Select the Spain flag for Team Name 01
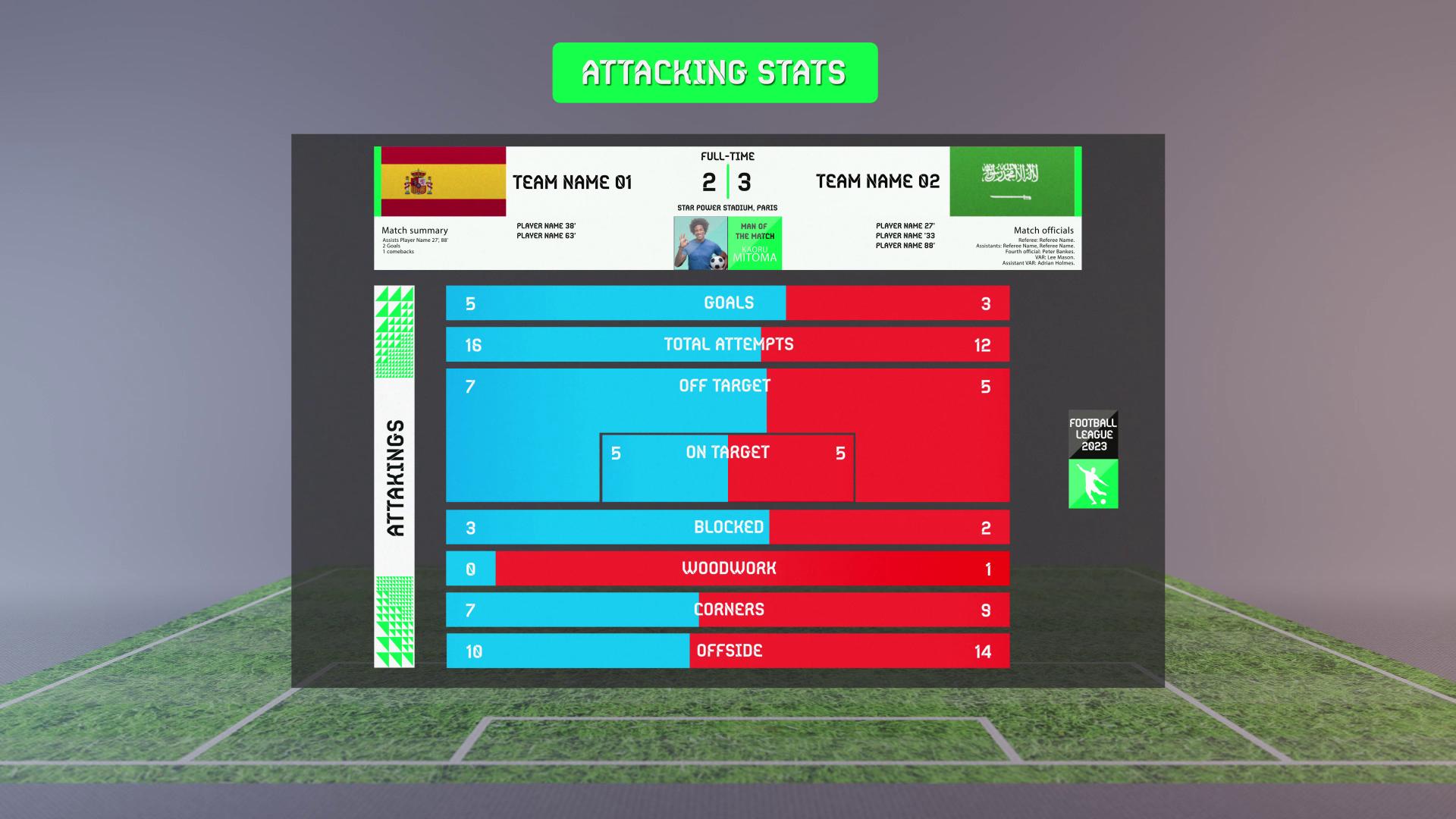Viewport: 1456px width, 819px height. tap(443, 182)
